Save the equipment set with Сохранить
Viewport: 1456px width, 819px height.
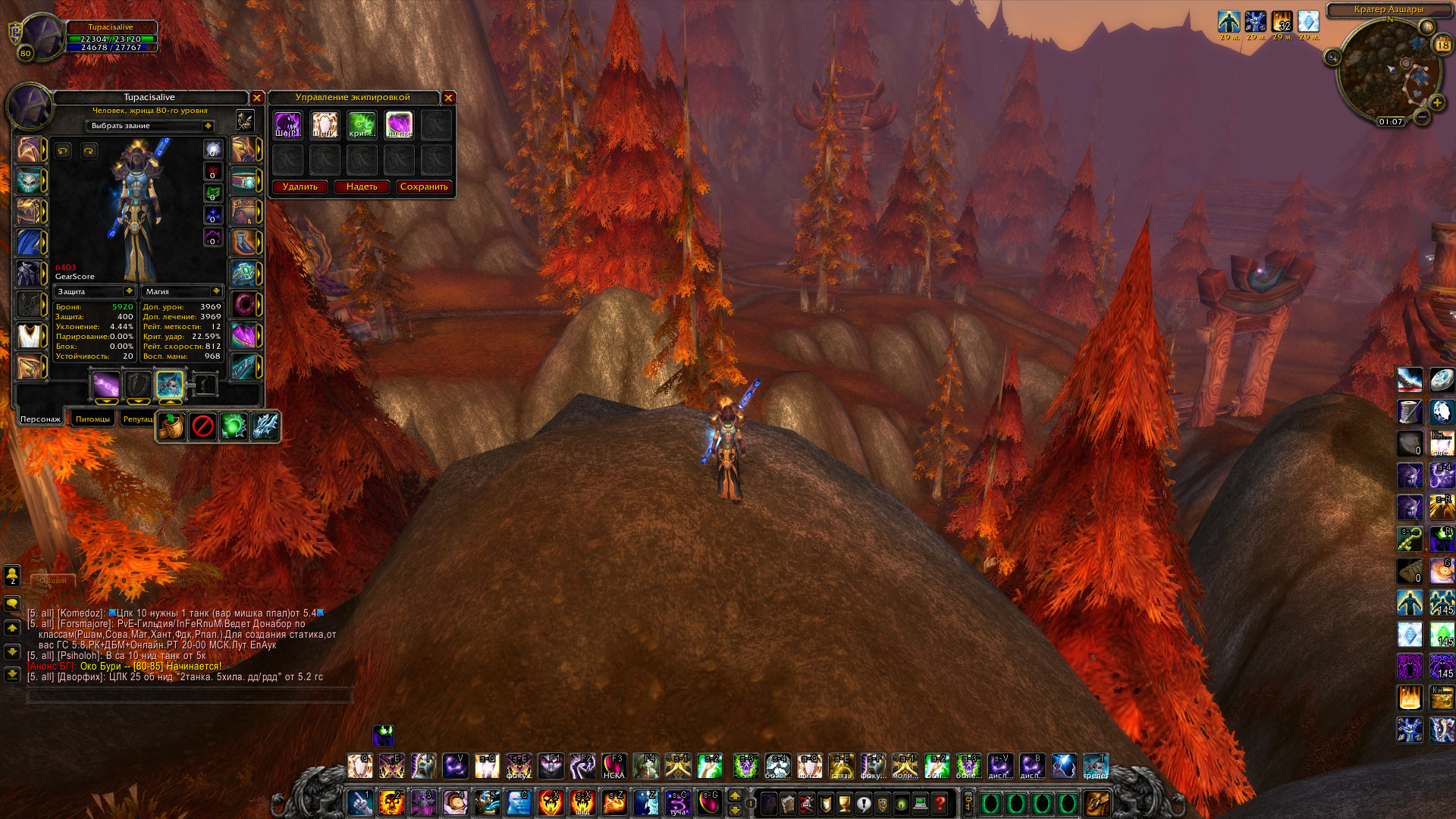point(424,187)
